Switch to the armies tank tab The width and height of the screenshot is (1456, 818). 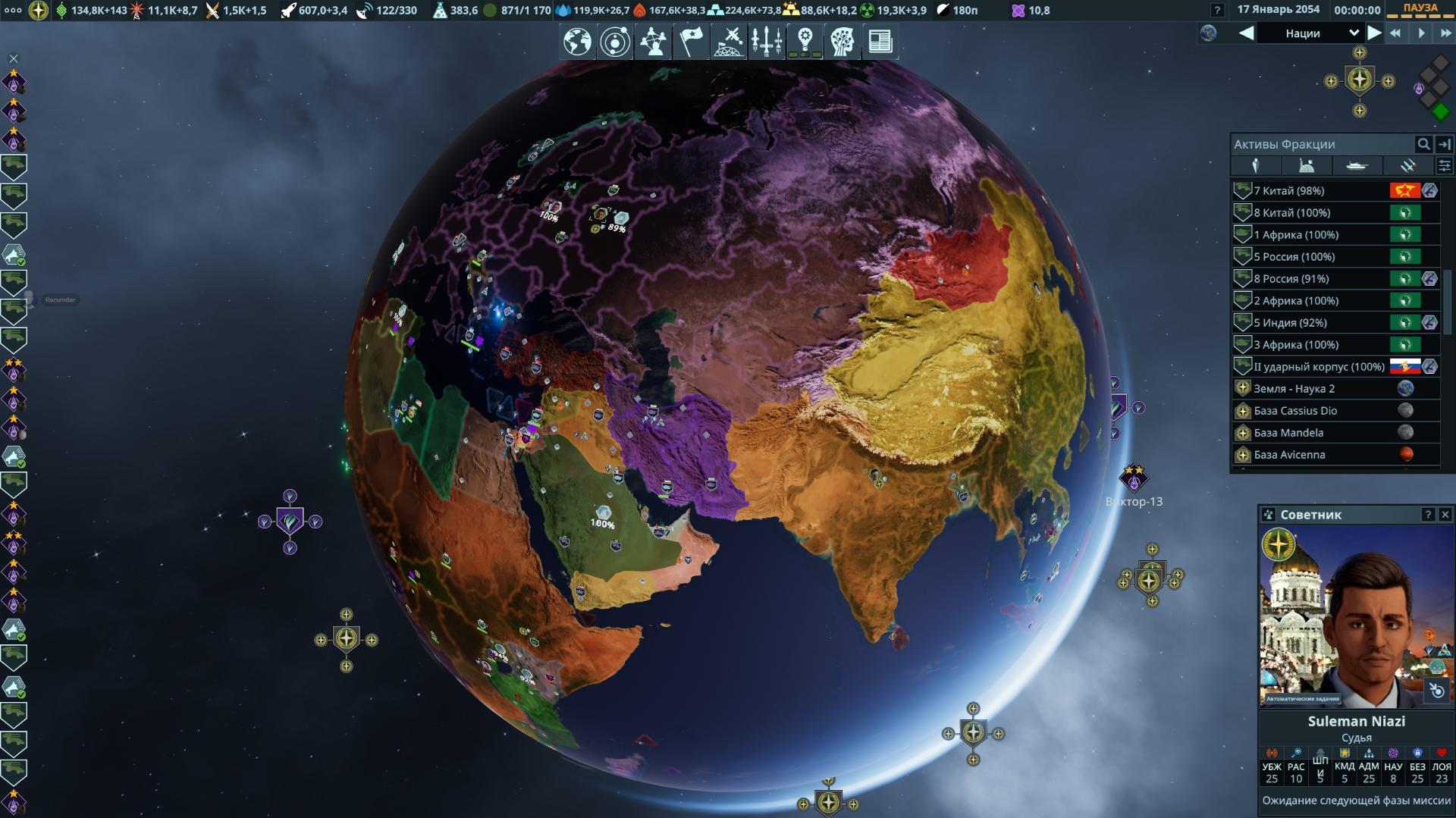[1306, 166]
